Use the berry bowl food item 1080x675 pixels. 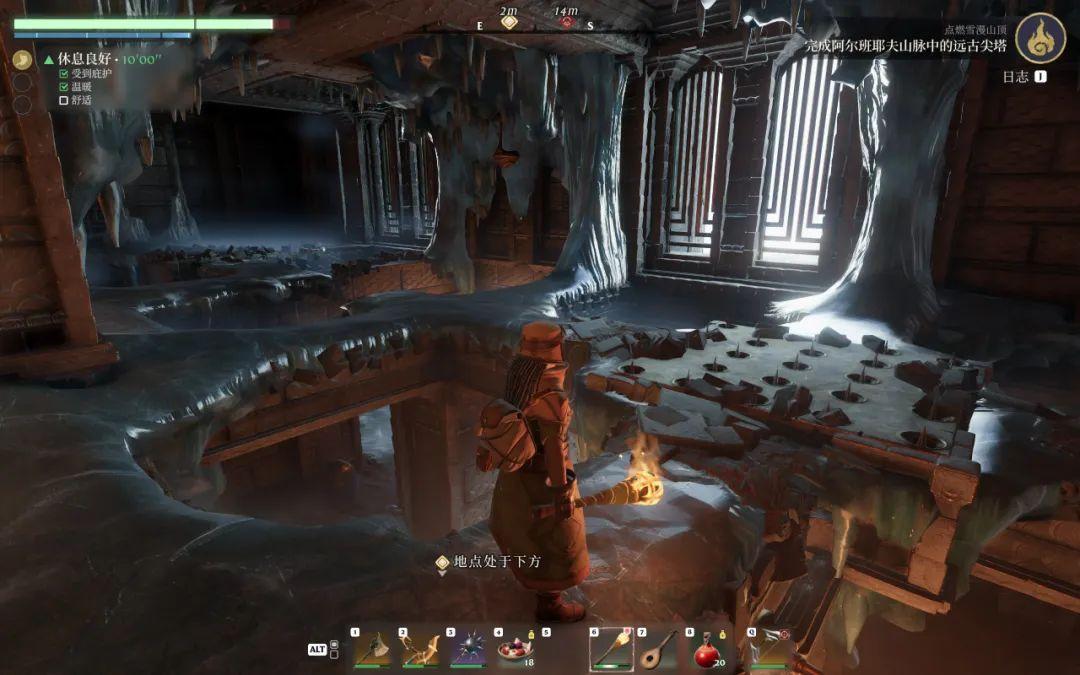tap(515, 650)
